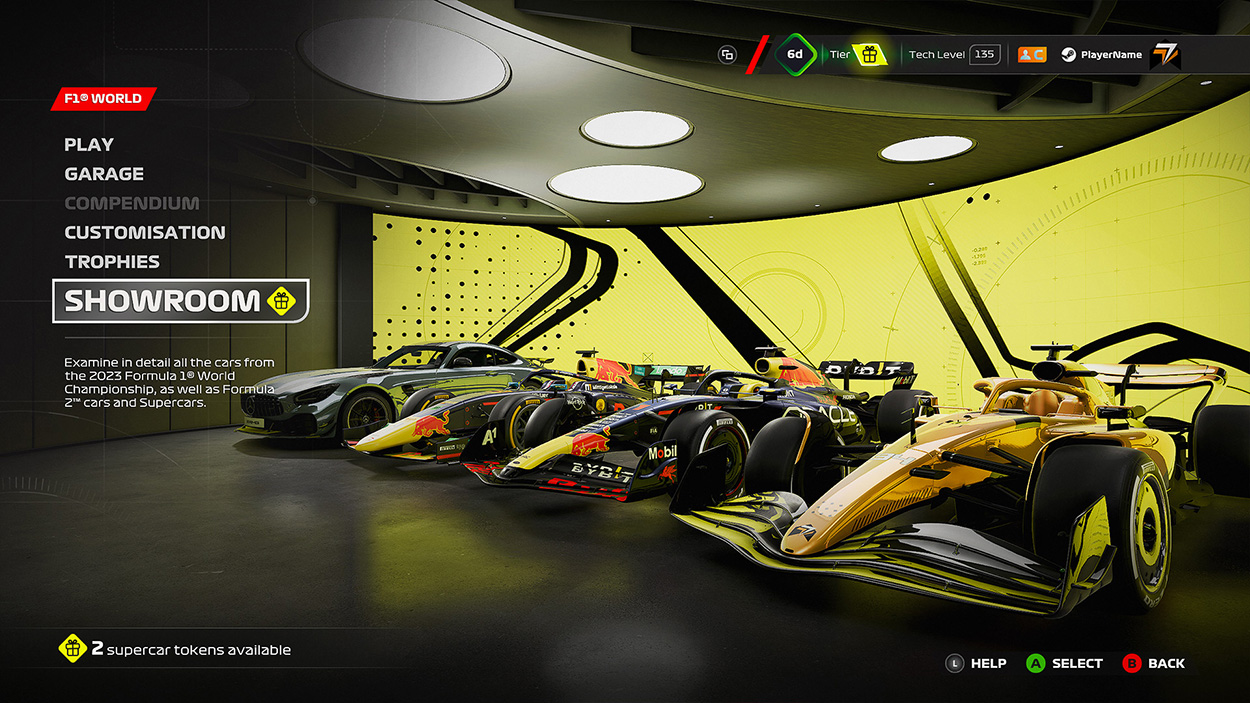This screenshot has width=1250, height=703.
Task: Click the yellow Tier gift reward icon
Action: pyautogui.click(x=870, y=54)
